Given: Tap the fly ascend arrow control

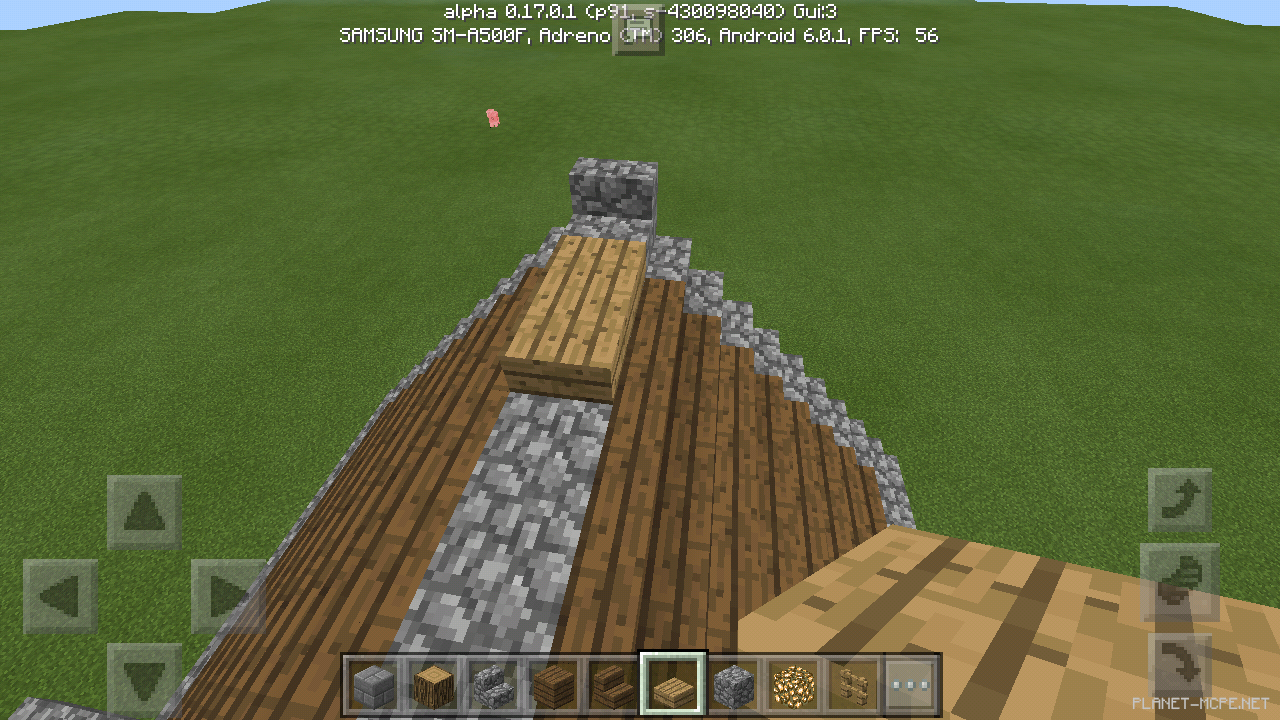Looking at the screenshot, I should click(x=1180, y=498).
